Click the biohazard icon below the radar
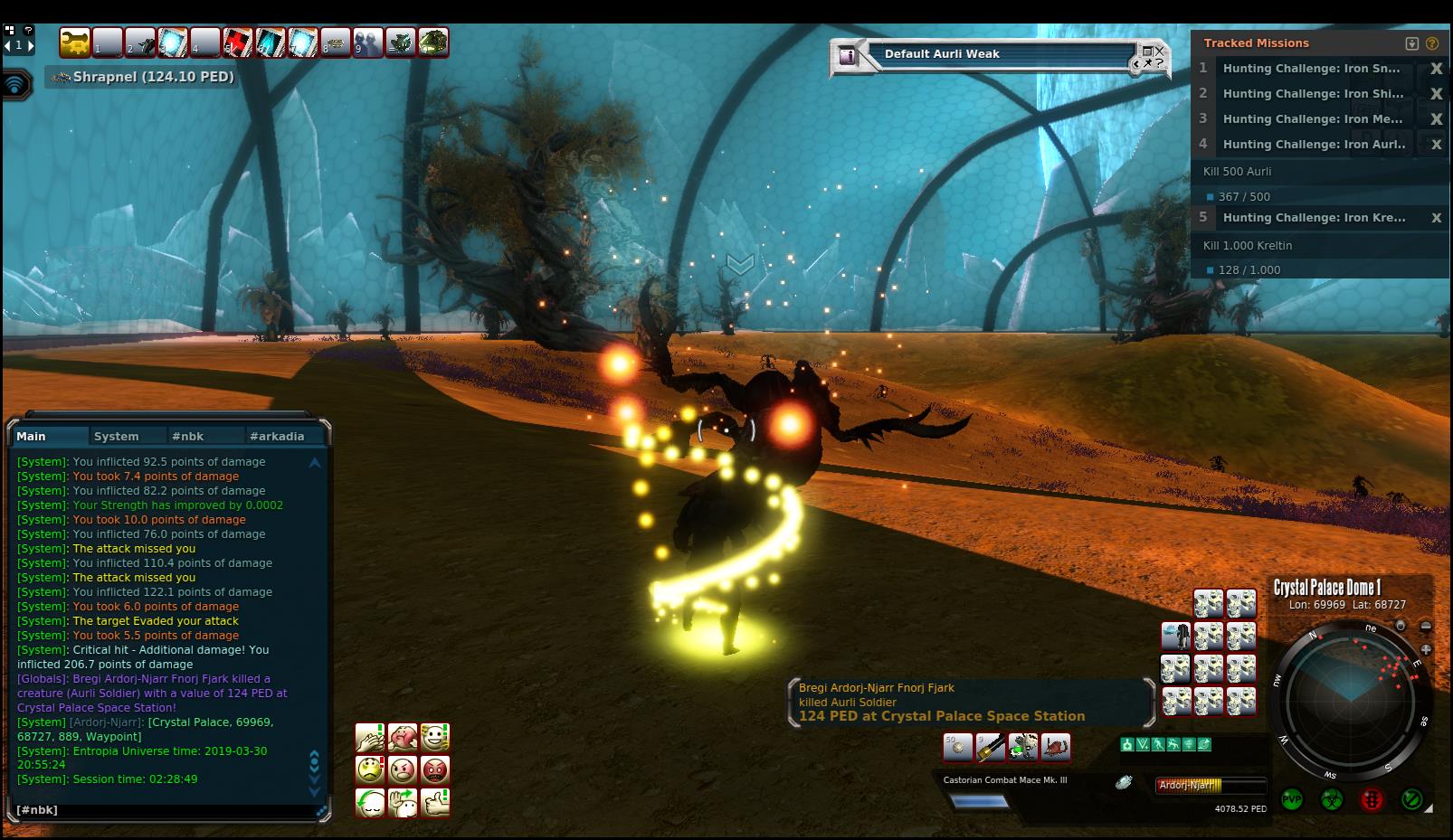 1331,800
